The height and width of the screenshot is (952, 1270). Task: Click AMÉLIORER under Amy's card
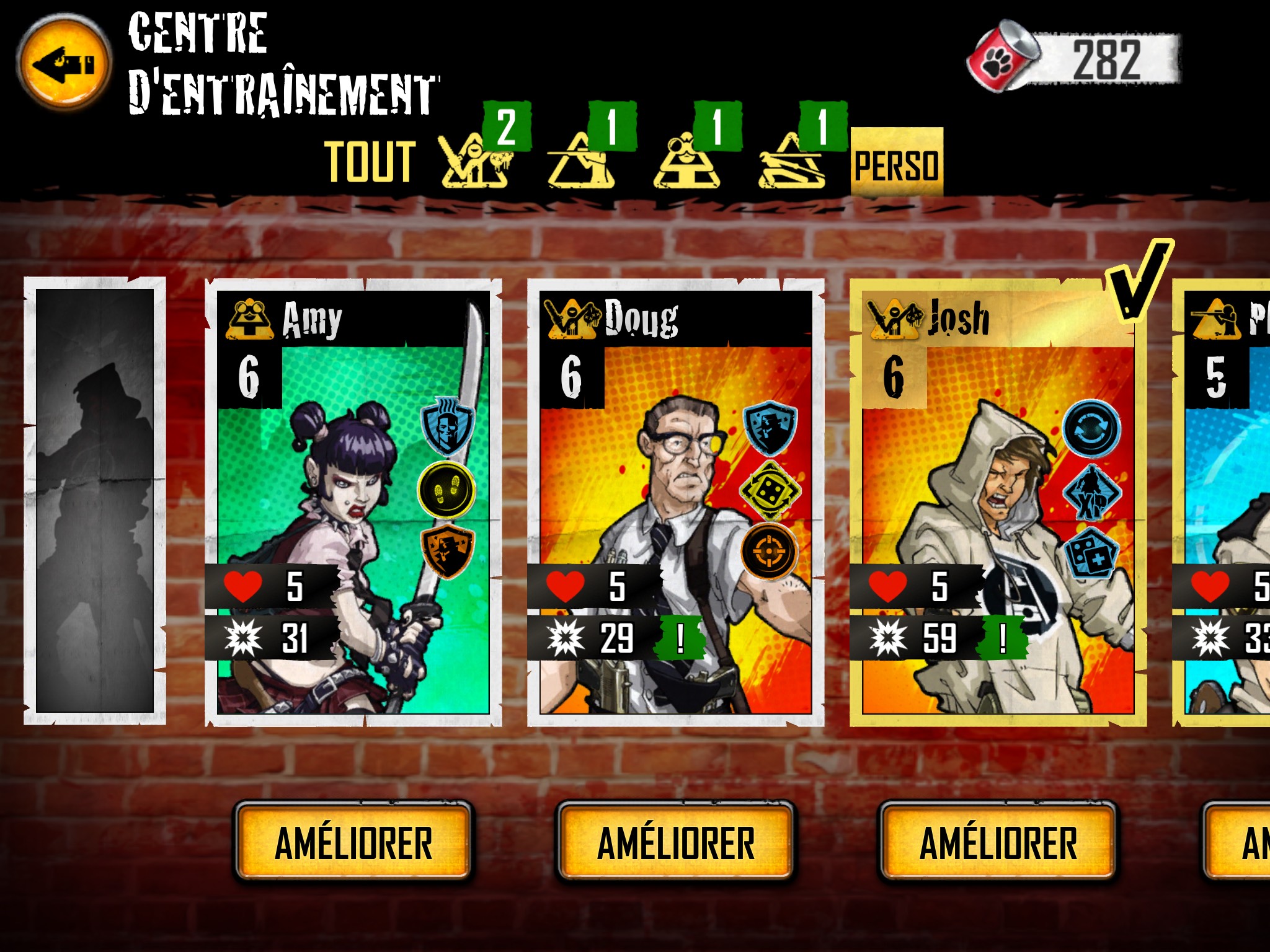pos(353,843)
